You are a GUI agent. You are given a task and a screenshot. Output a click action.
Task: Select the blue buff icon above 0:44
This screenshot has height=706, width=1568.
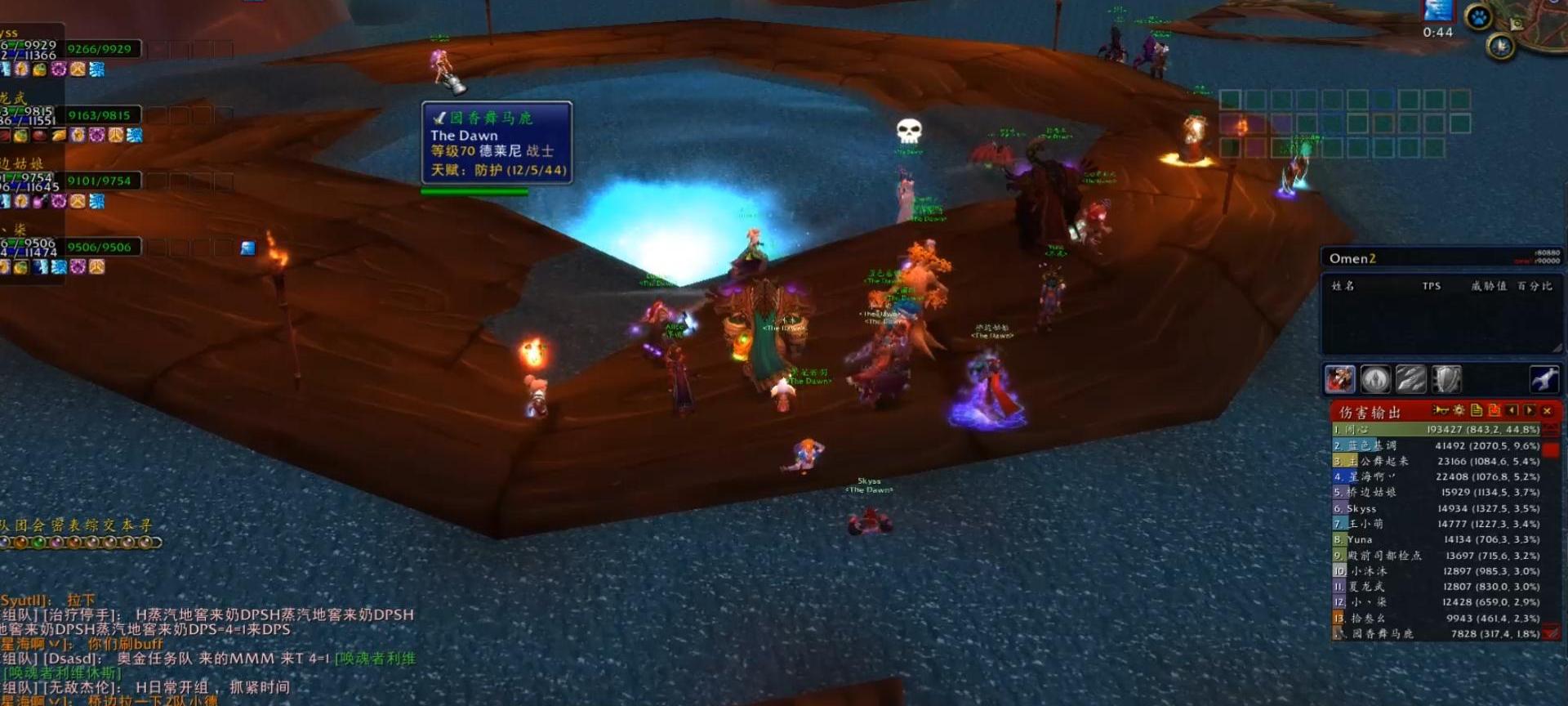1438,10
